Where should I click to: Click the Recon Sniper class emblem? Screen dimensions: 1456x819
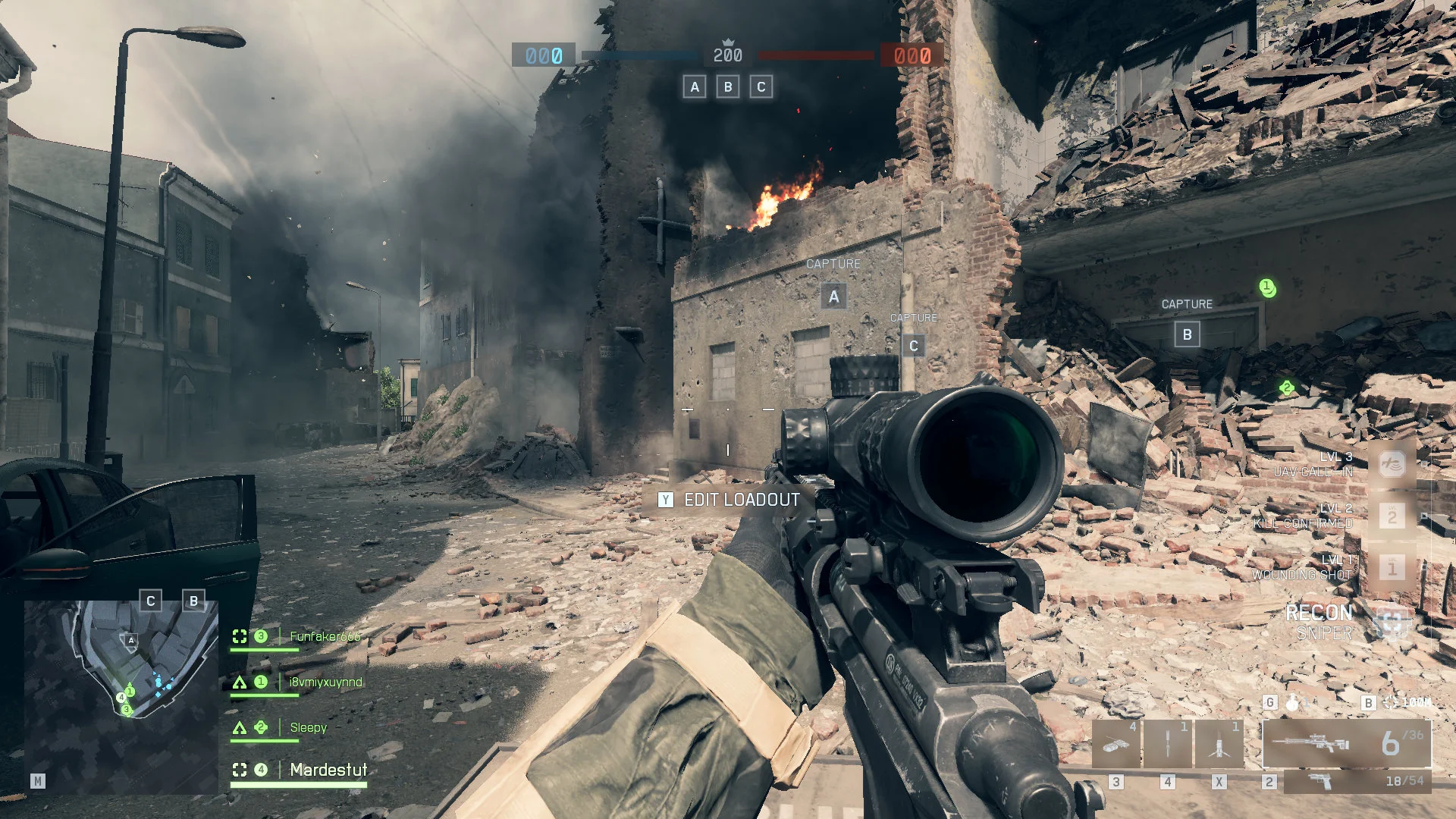(1392, 623)
